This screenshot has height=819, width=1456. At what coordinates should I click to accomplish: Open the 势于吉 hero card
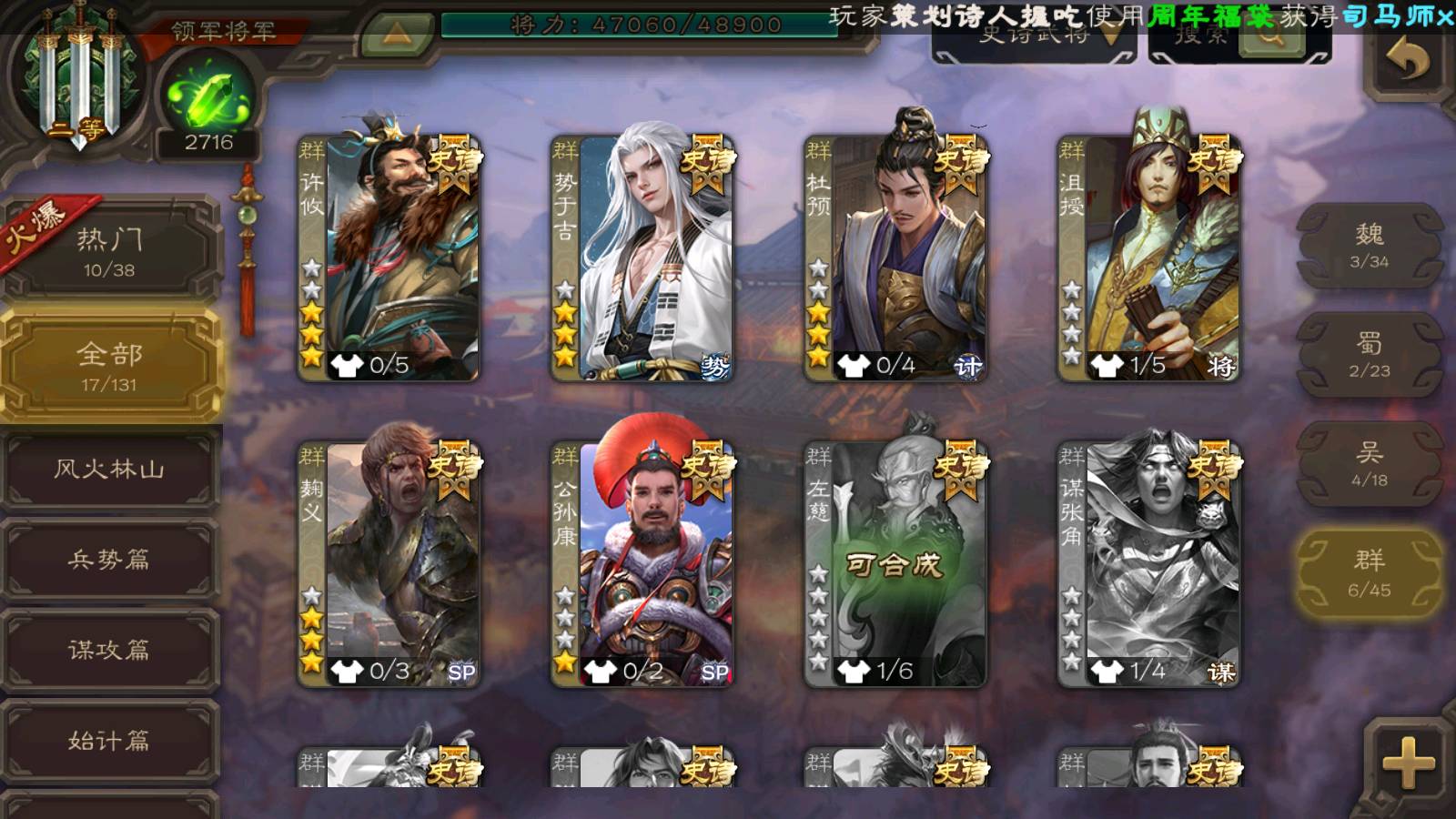pyautogui.click(x=642, y=258)
